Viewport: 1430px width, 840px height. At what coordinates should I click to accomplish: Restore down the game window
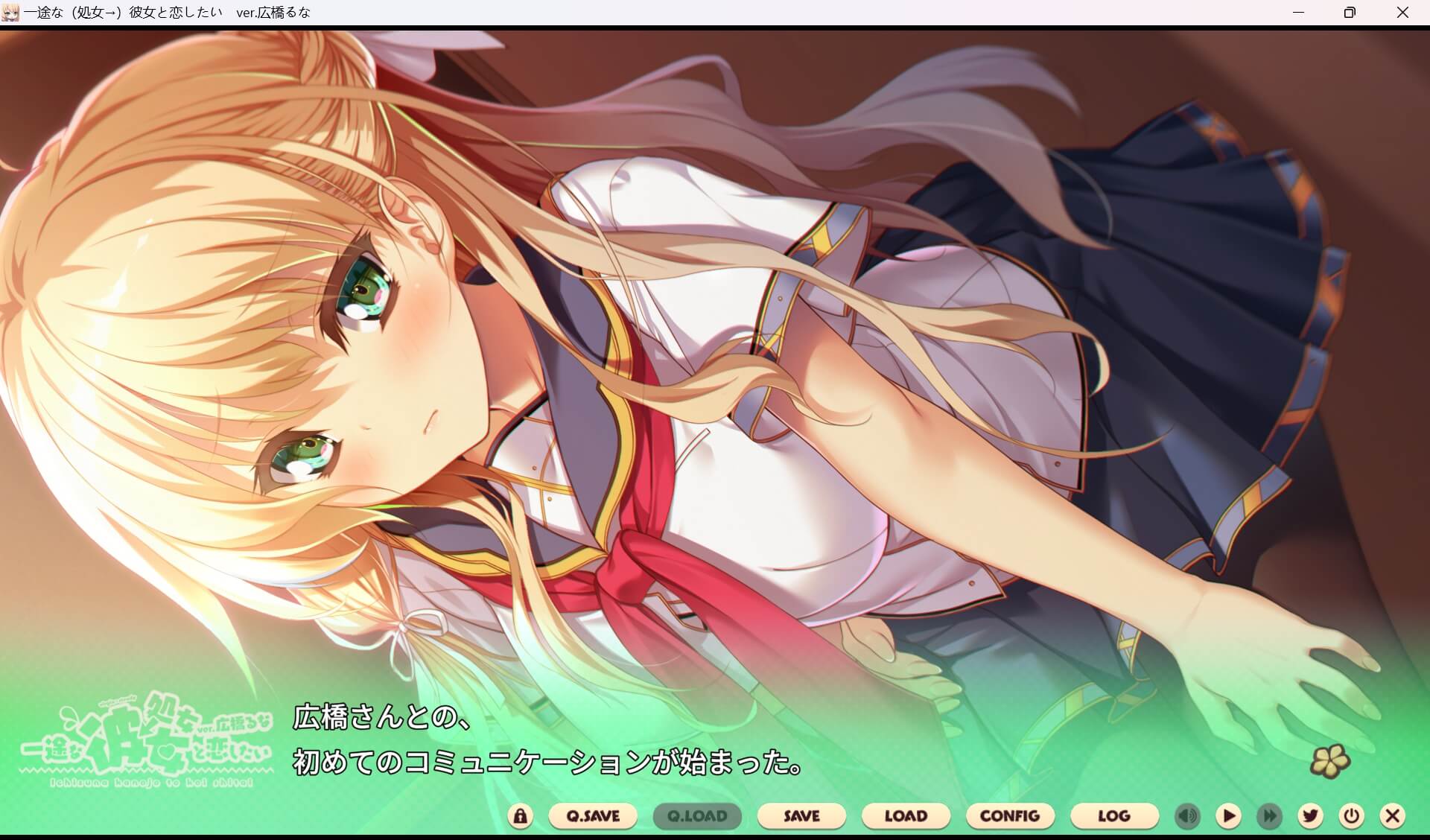1350,12
